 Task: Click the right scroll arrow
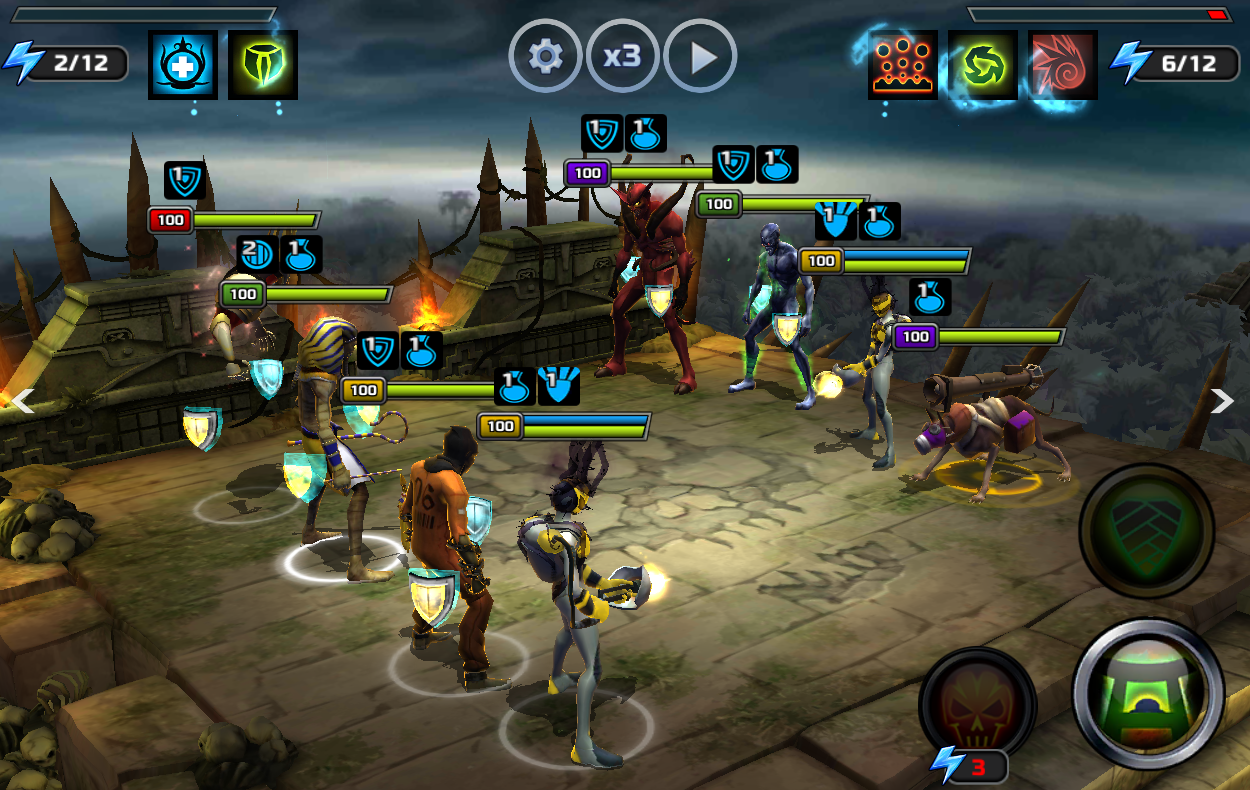point(1222,401)
